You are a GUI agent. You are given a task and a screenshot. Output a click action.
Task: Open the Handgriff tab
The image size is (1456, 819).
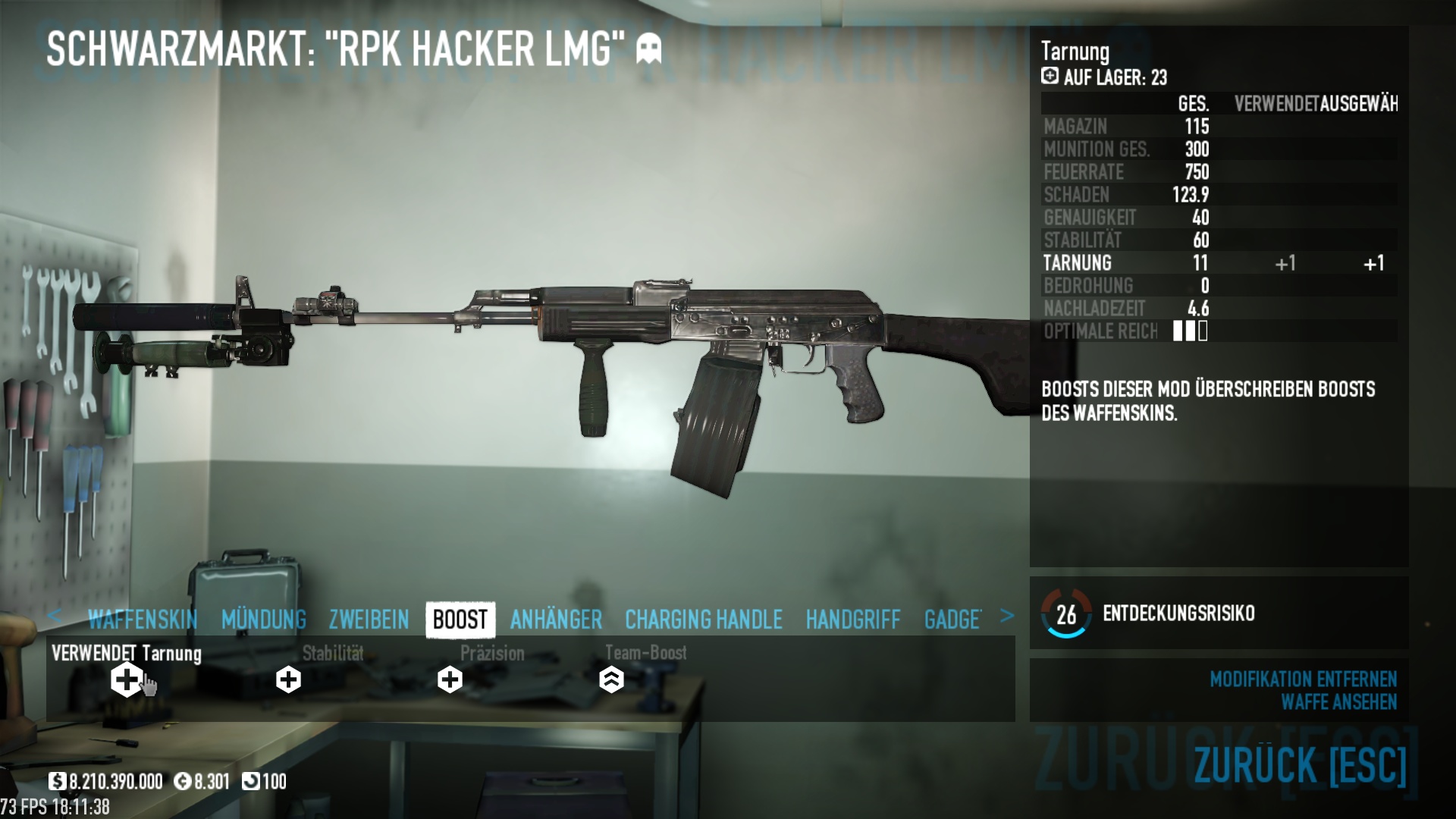[853, 620]
